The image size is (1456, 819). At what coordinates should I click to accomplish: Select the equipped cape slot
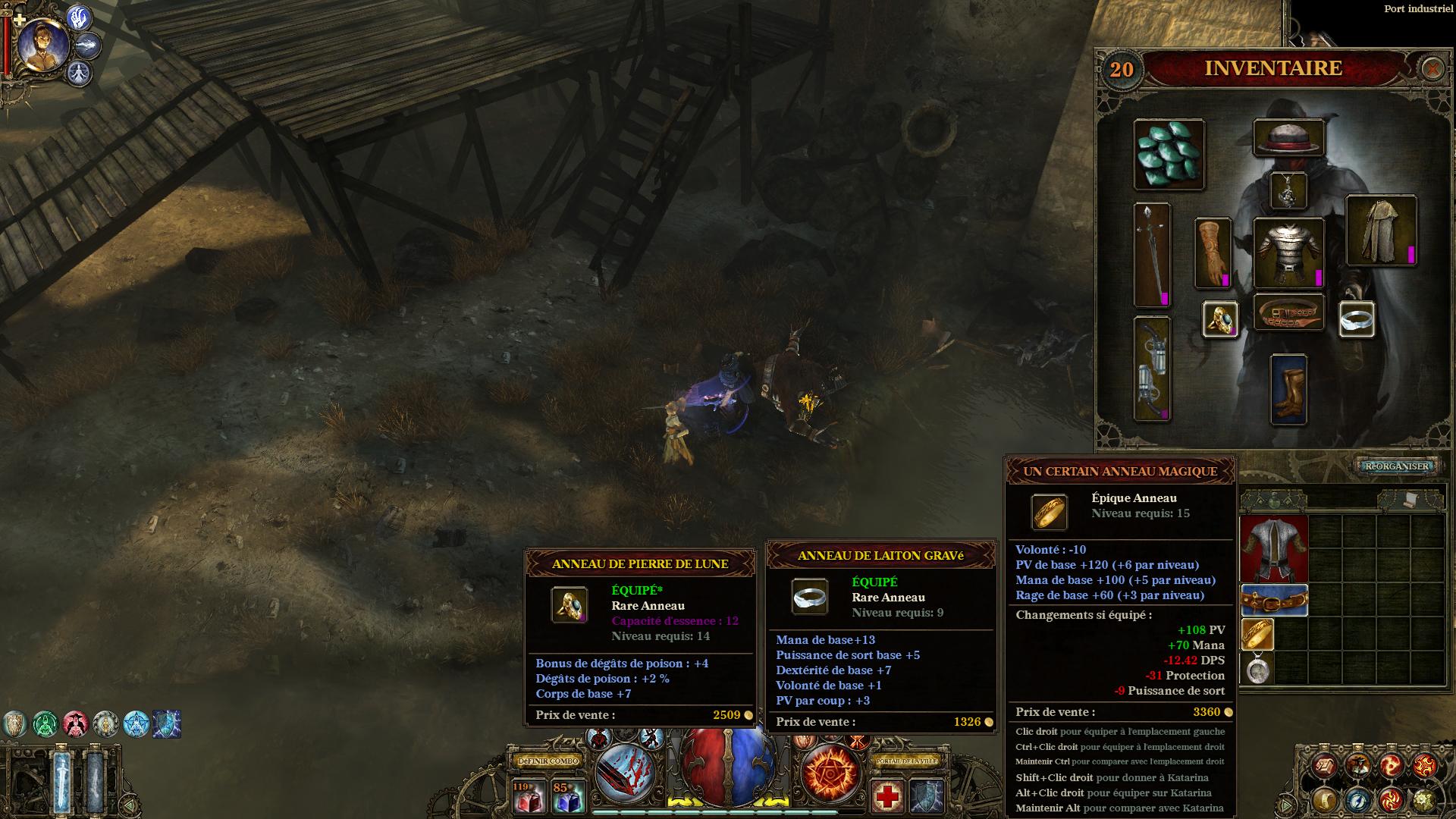pos(1381,231)
